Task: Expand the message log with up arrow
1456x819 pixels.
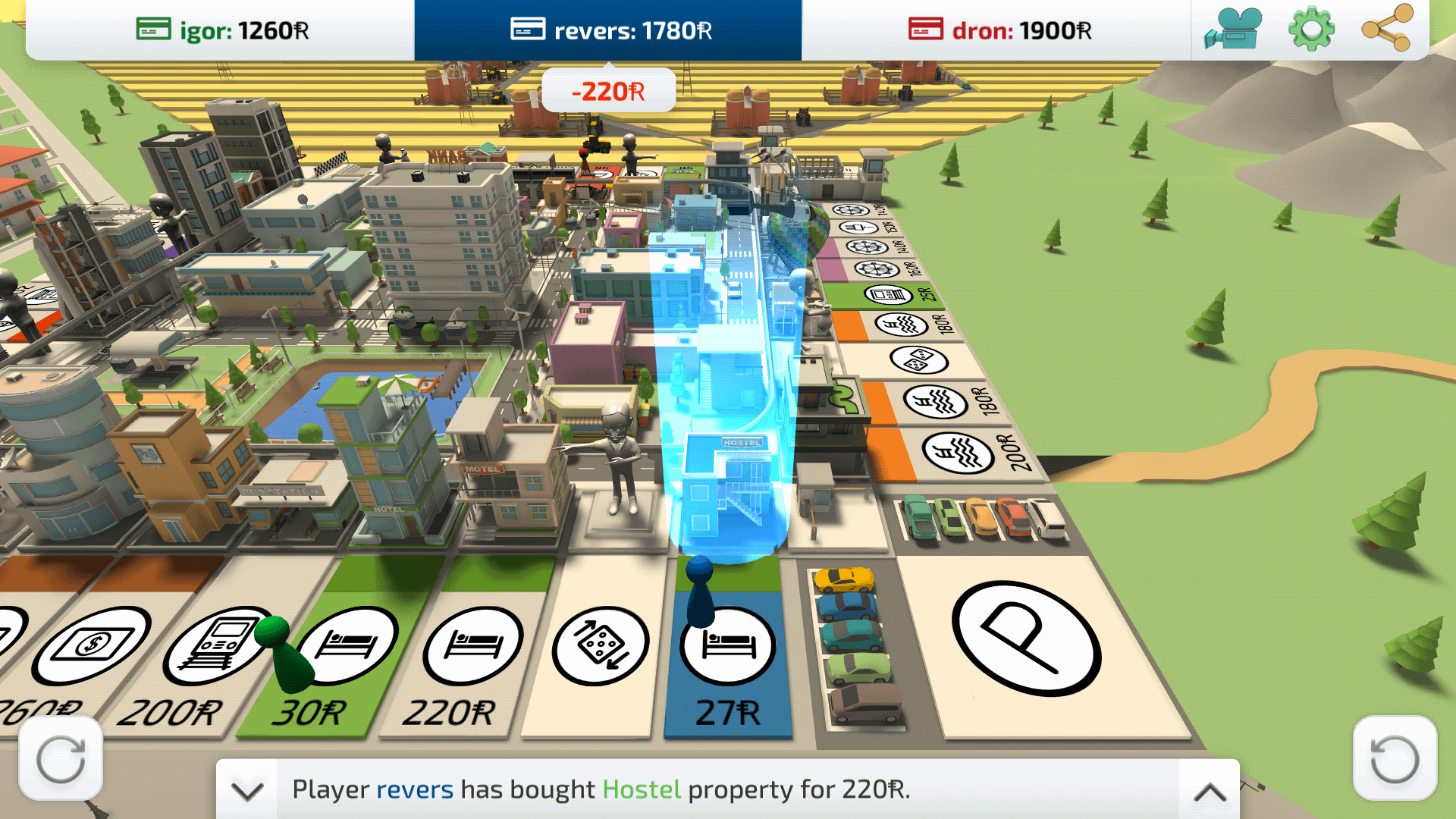Action: point(1210,790)
